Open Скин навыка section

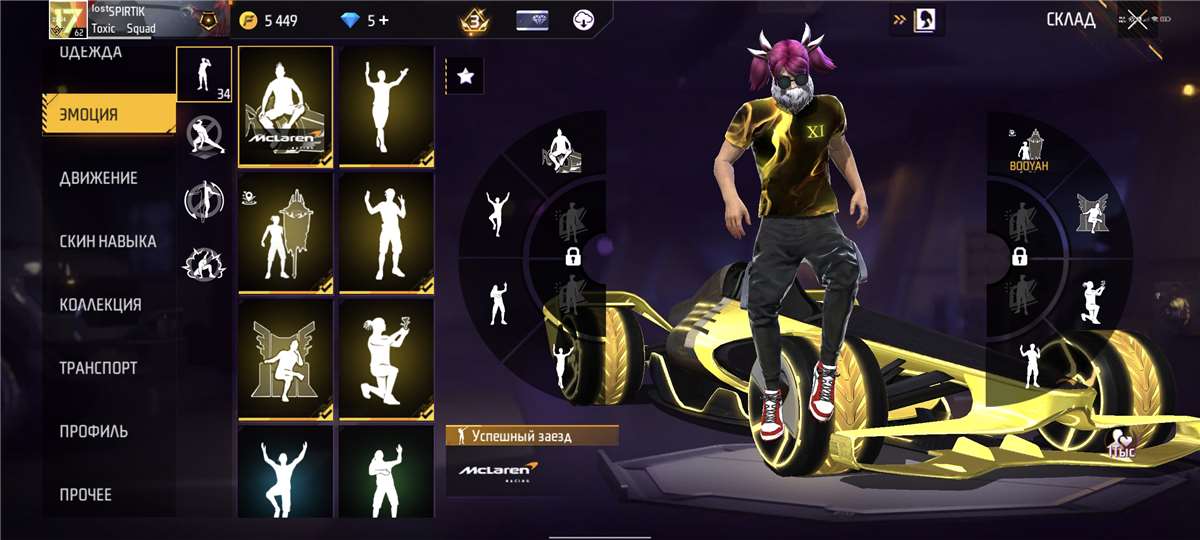point(107,241)
